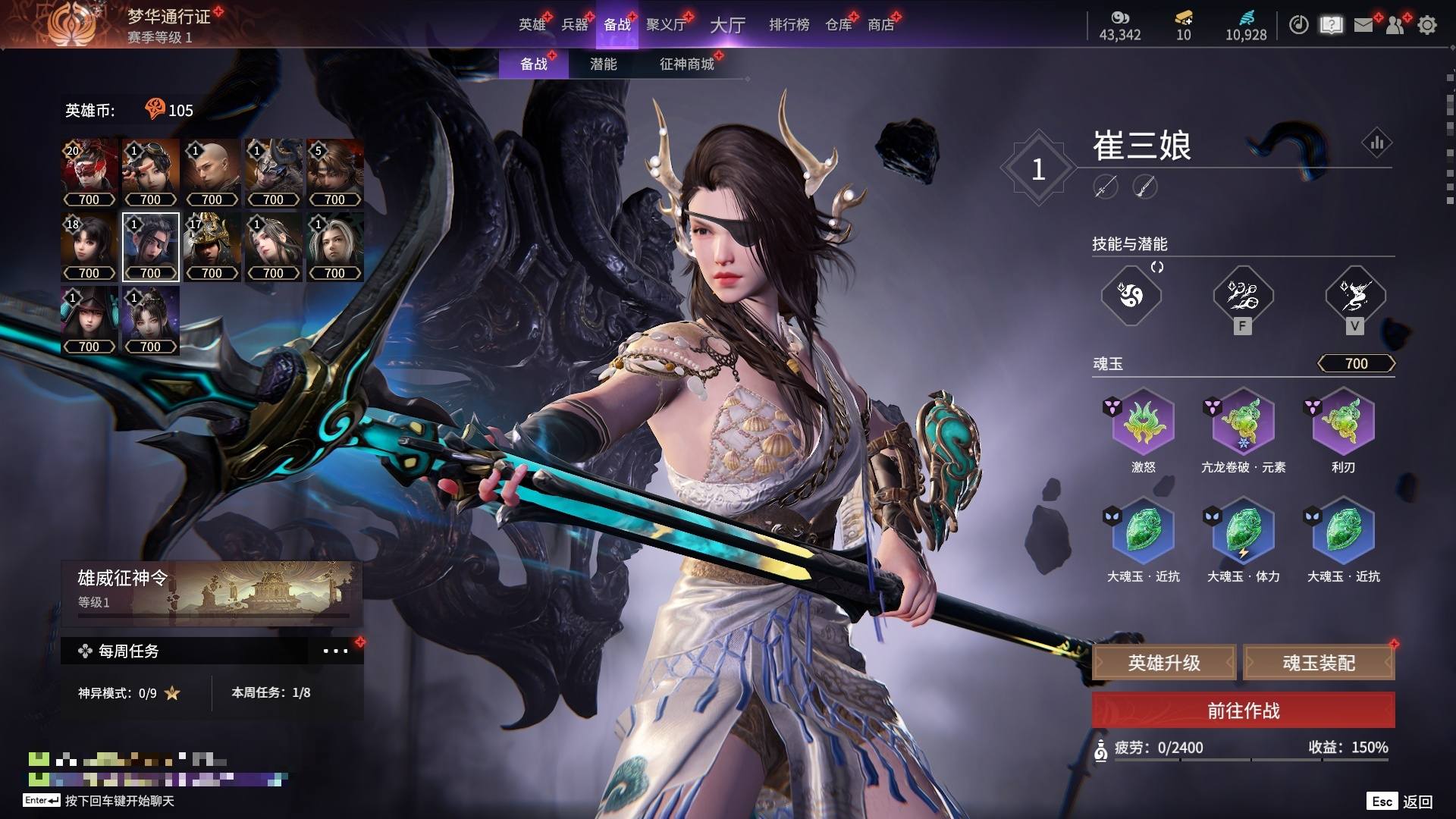The width and height of the screenshot is (1456, 819).
Task: Select the 利刃 soul jade
Action: (1343, 422)
